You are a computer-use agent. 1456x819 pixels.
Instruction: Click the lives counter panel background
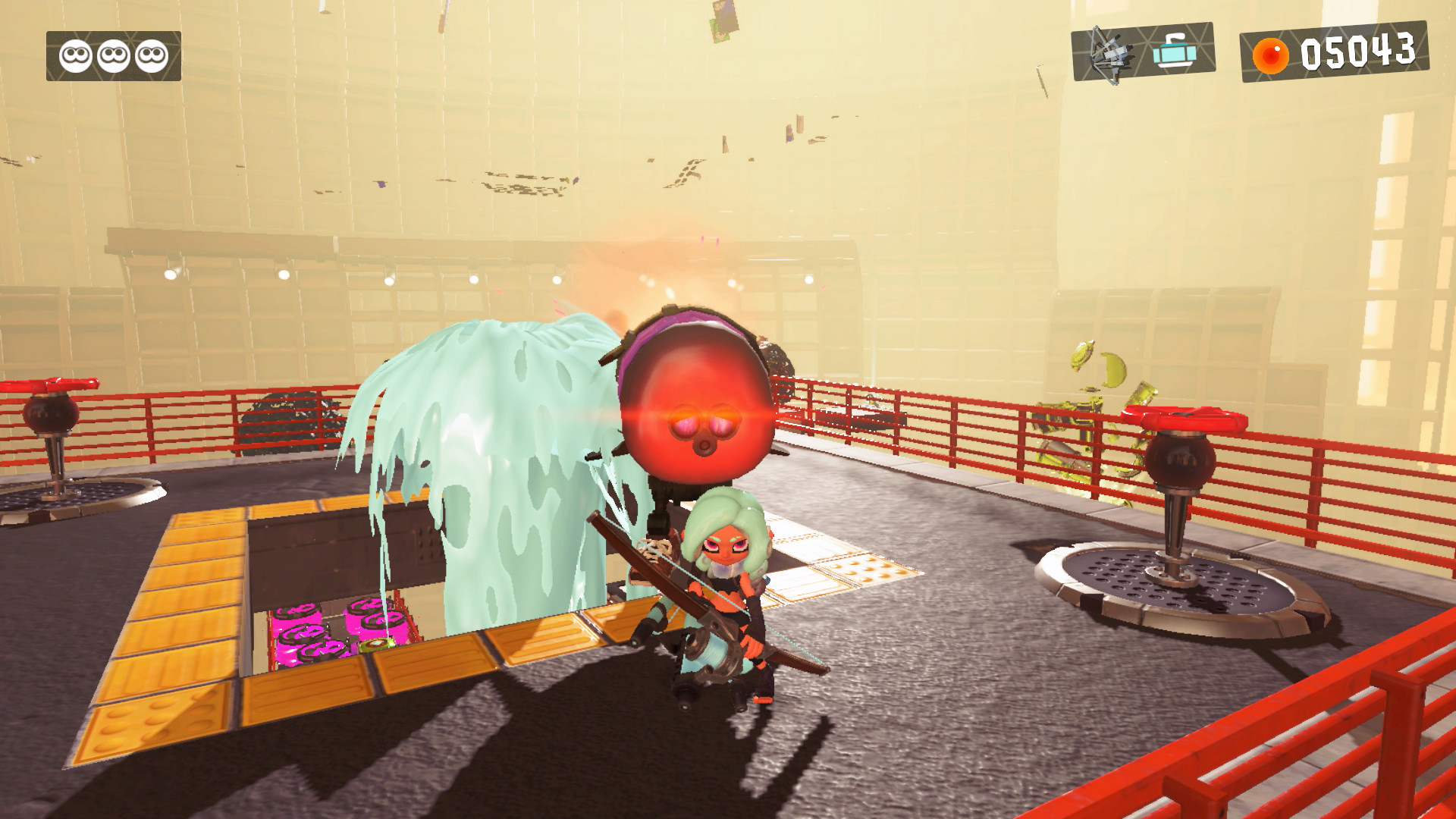point(112,55)
